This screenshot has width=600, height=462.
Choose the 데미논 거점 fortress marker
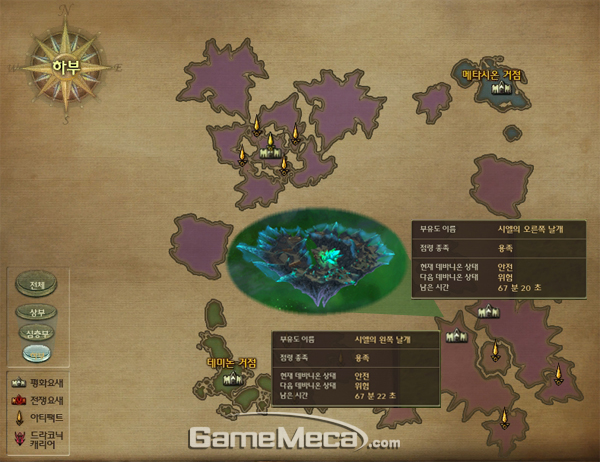point(232,378)
